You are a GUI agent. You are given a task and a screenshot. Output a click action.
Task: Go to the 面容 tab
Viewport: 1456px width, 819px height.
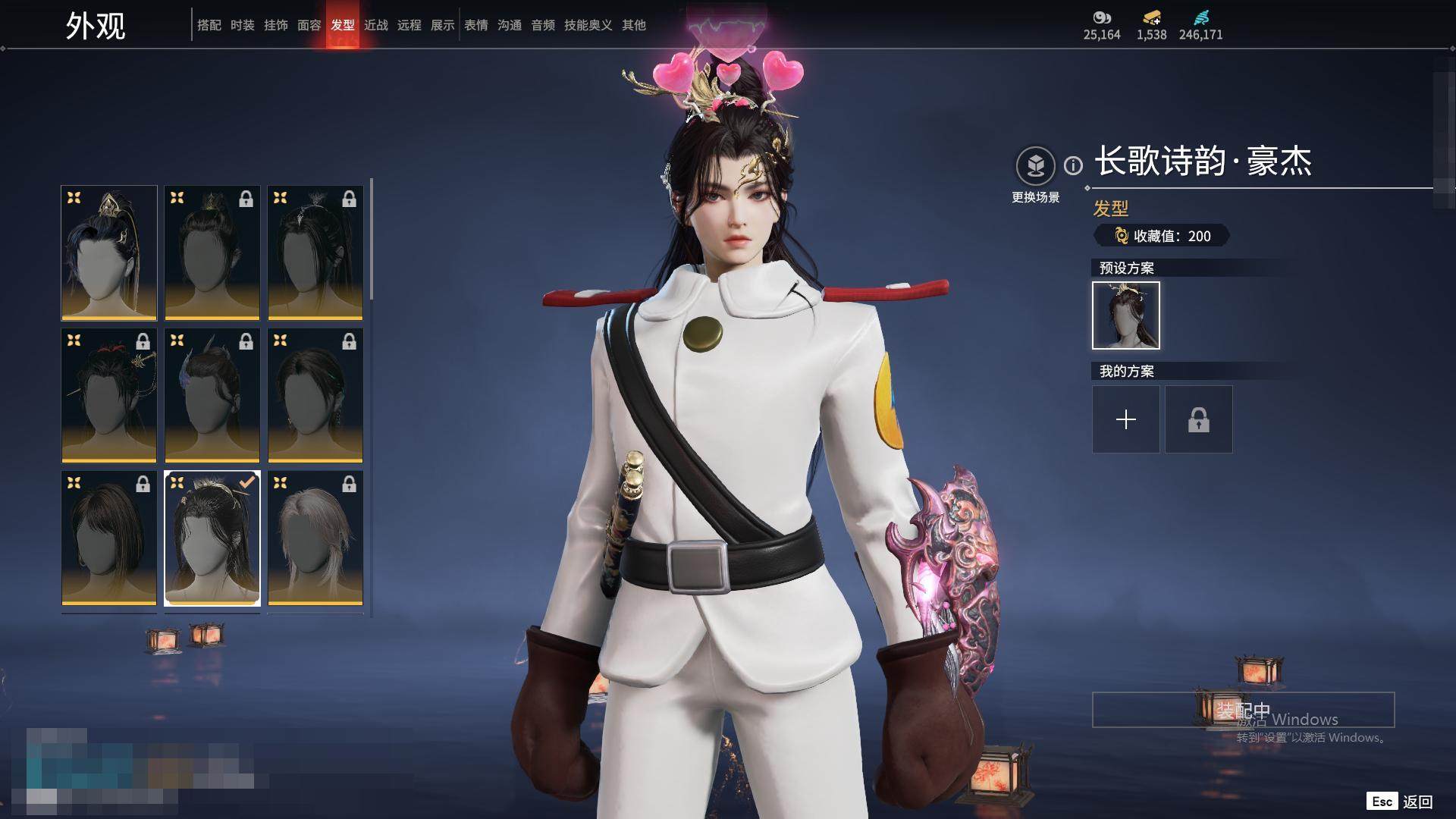(x=309, y=25)
